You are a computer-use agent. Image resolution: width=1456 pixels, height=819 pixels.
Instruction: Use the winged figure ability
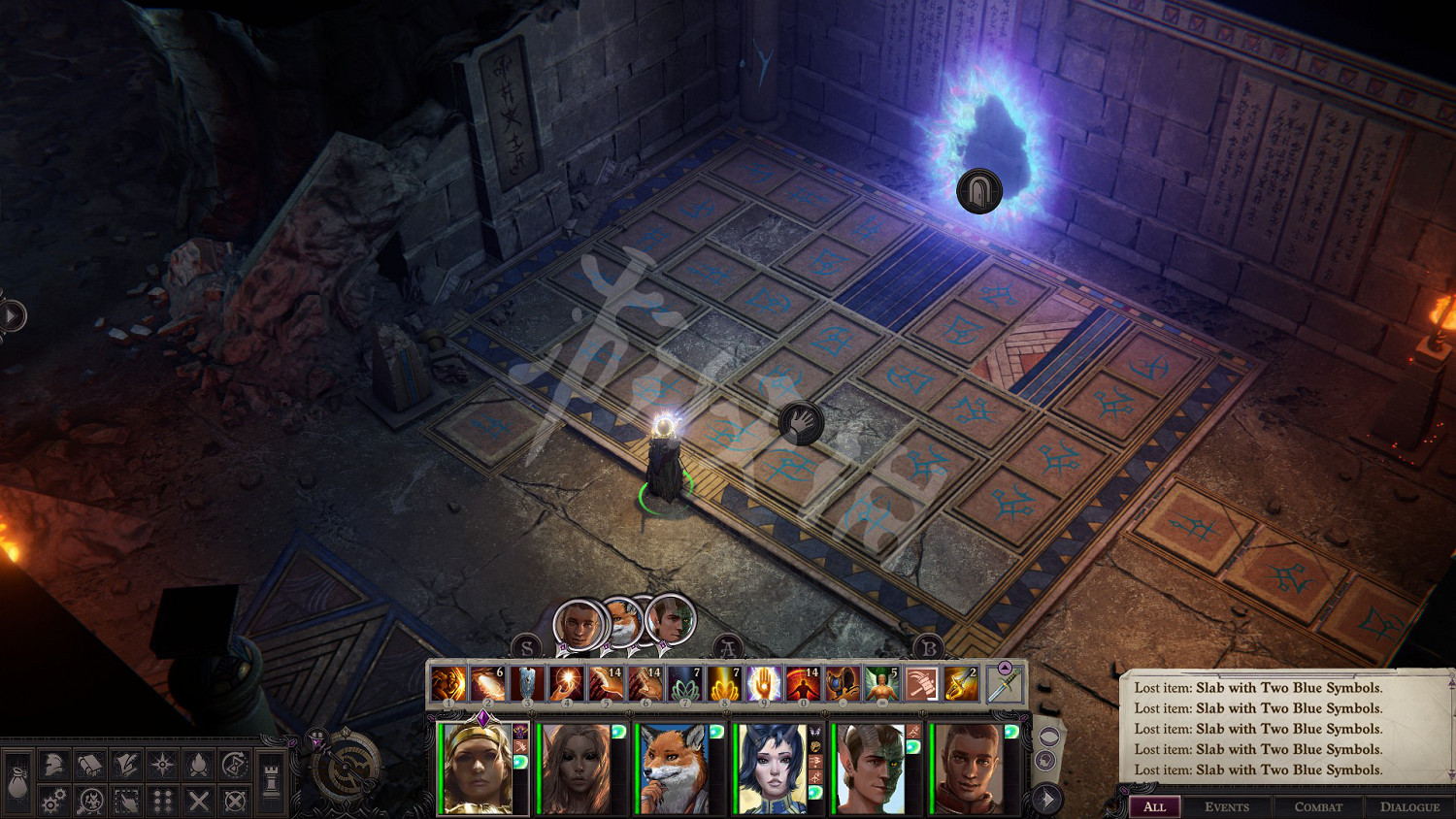[x=881, y=683]
